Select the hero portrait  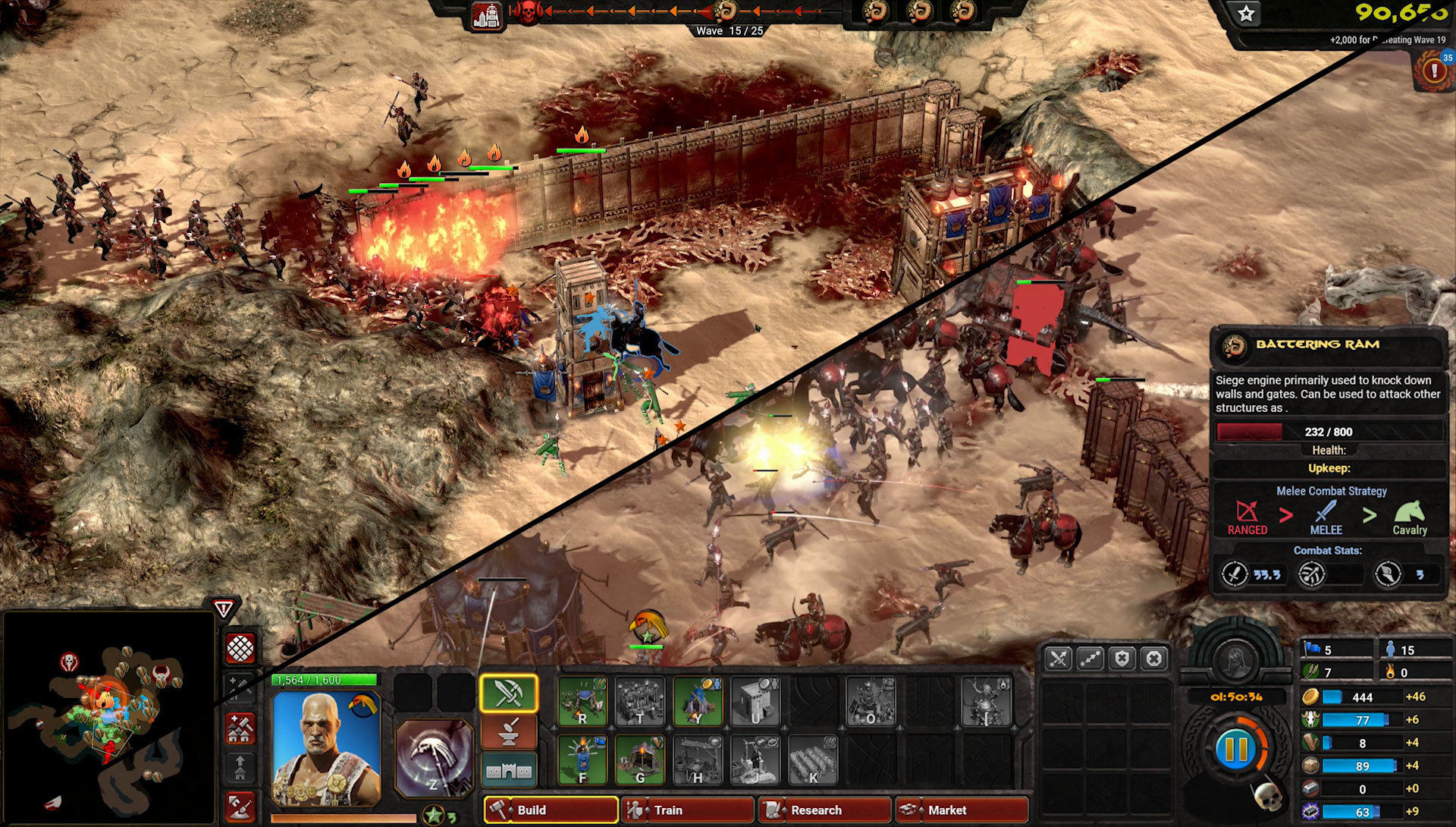[326, 747]
